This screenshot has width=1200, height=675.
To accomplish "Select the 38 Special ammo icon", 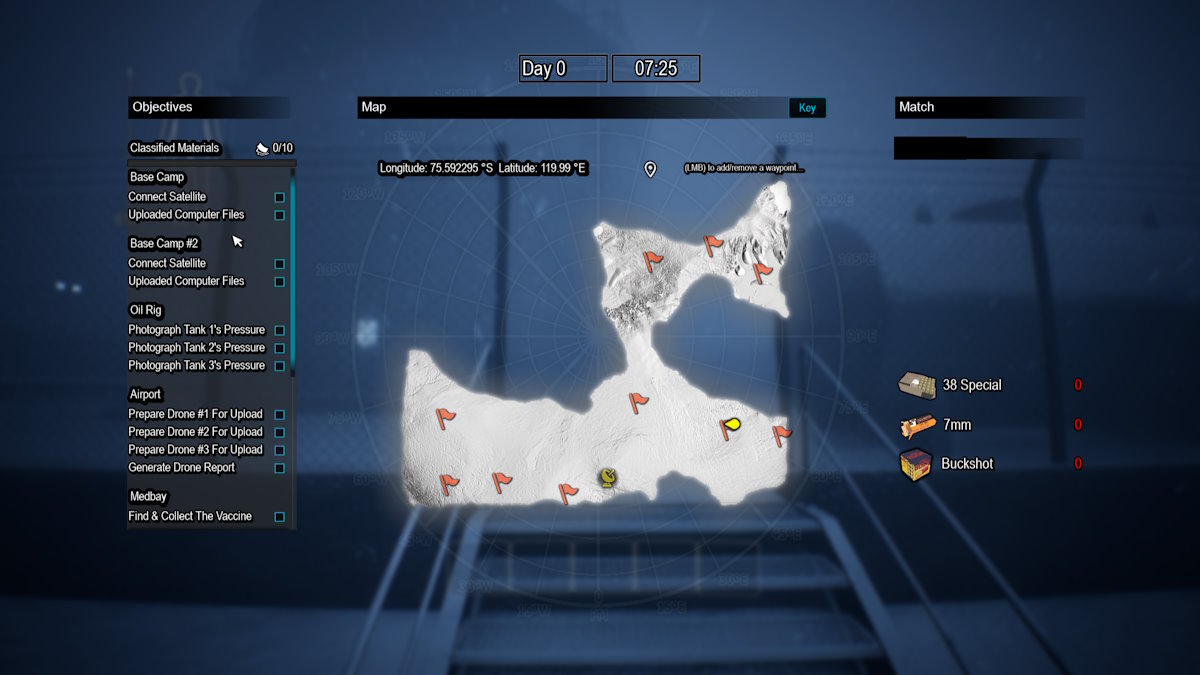I will [x=916, y=385].
